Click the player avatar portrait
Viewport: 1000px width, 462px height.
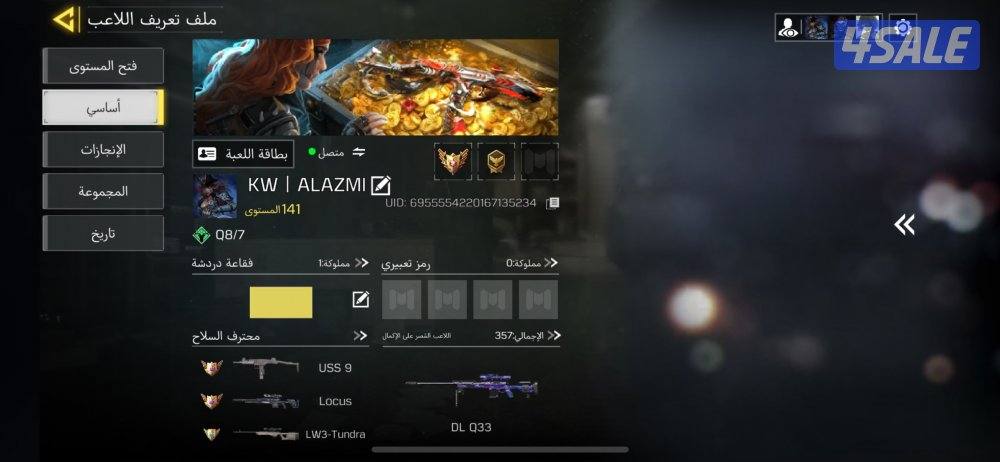pyautogui.click(x=215, y=196)
